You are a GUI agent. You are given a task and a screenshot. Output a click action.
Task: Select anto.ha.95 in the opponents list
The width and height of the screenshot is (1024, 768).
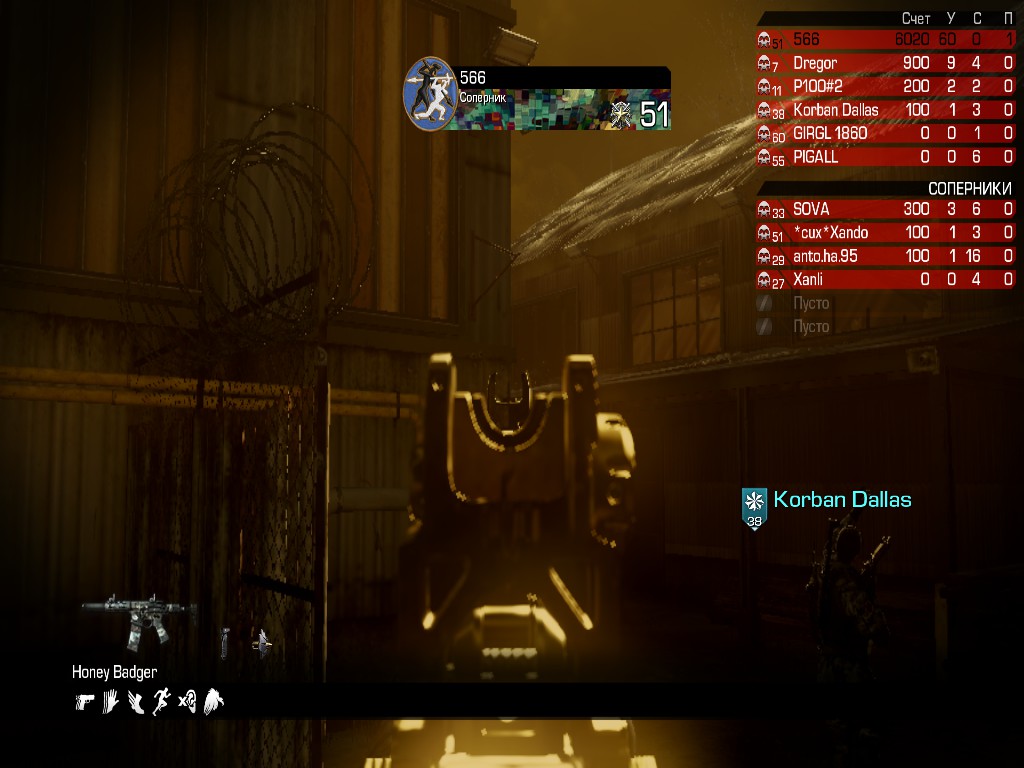(x=886, y=256)
